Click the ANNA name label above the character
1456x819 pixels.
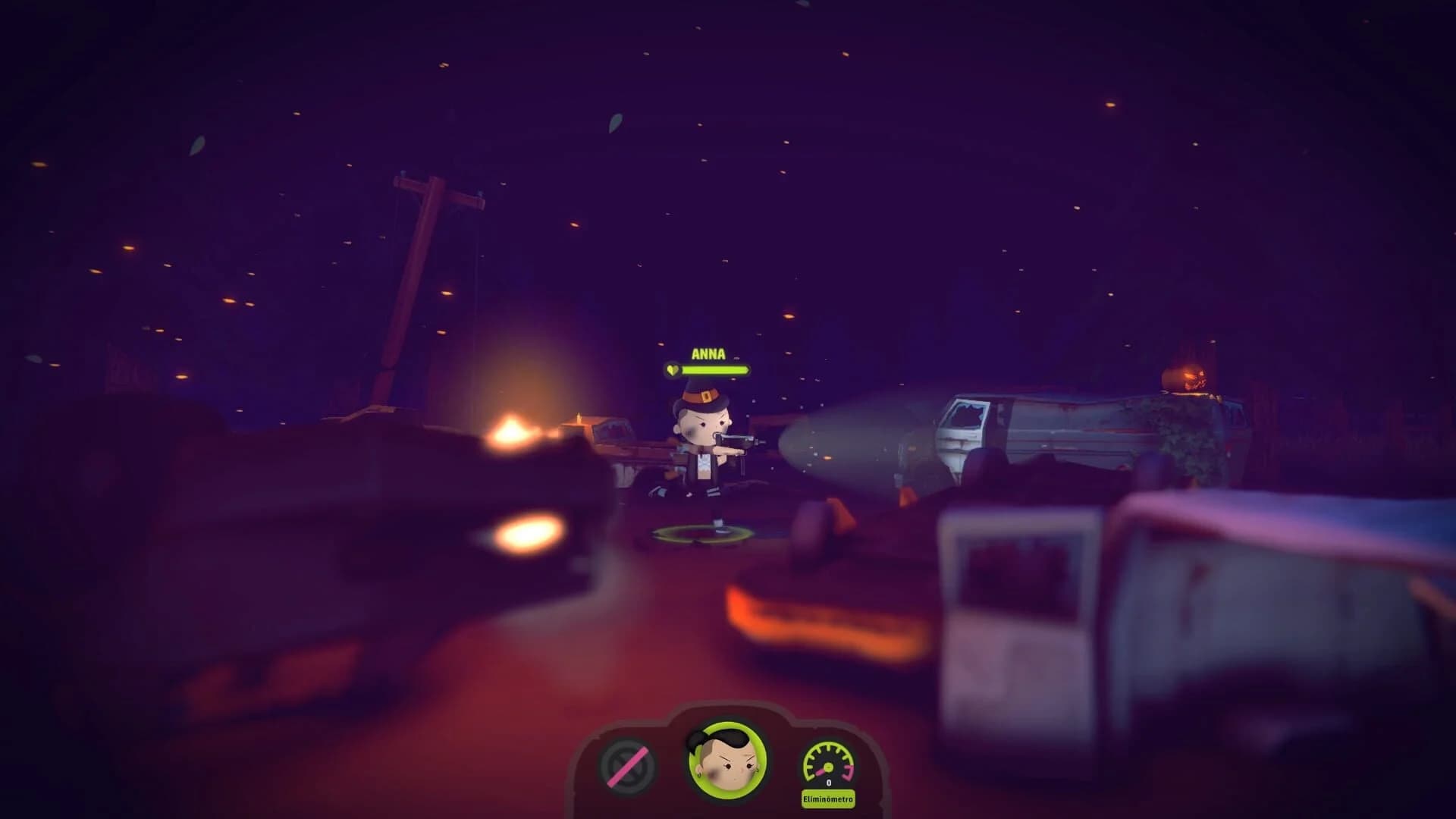coord(709,353)
